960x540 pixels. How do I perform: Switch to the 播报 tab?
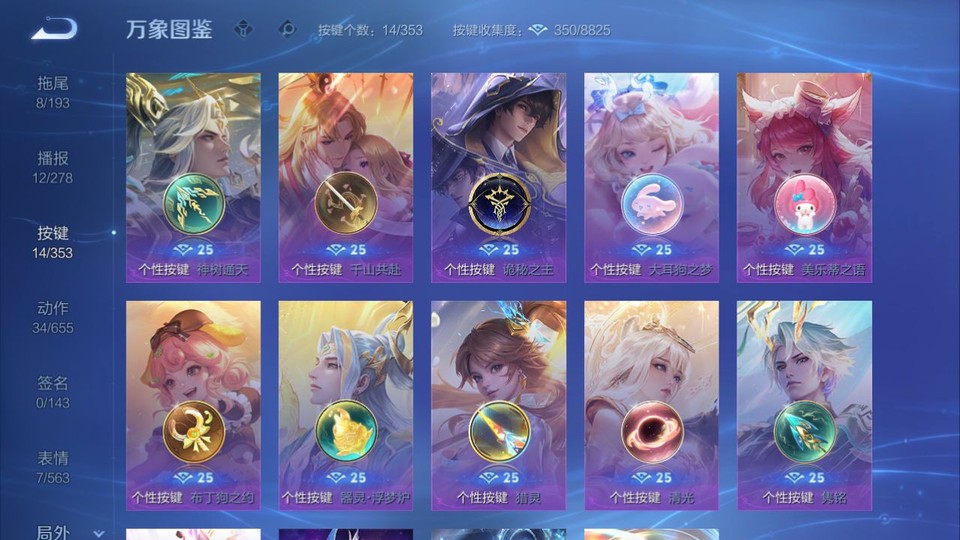(53, 166)
